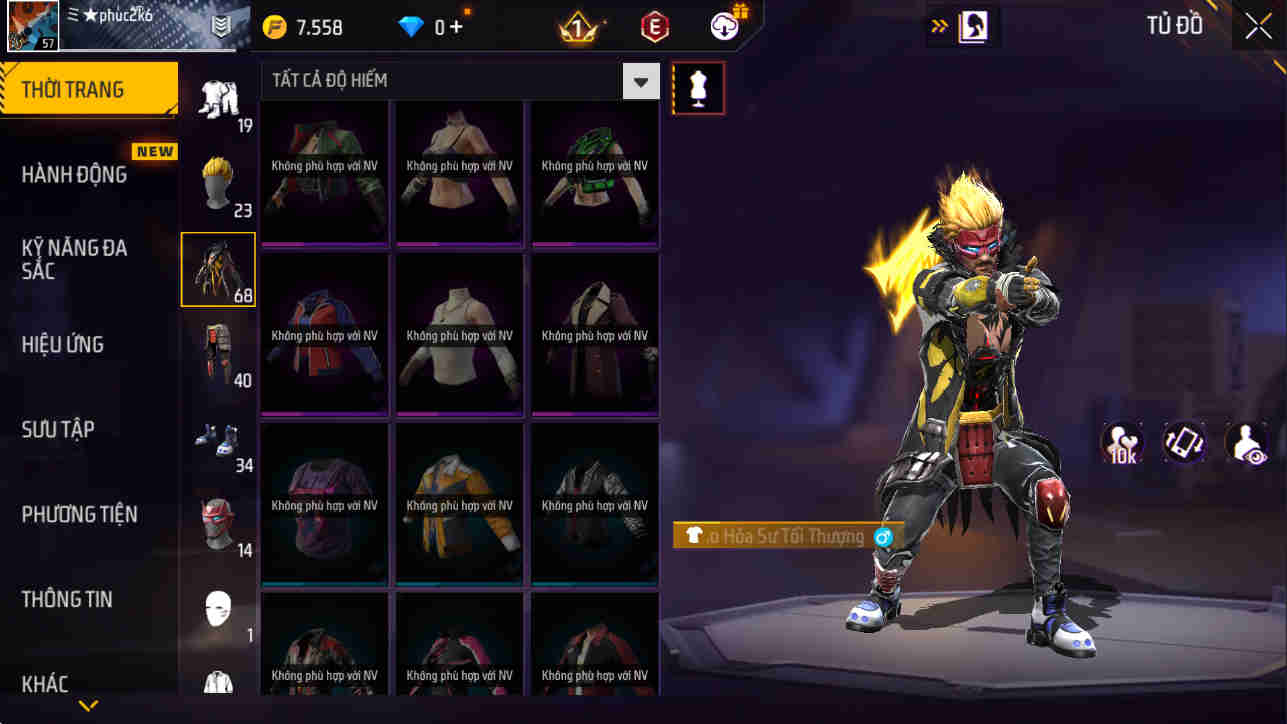Collapse the panel using the double-arrow chevron

point(938,26)
